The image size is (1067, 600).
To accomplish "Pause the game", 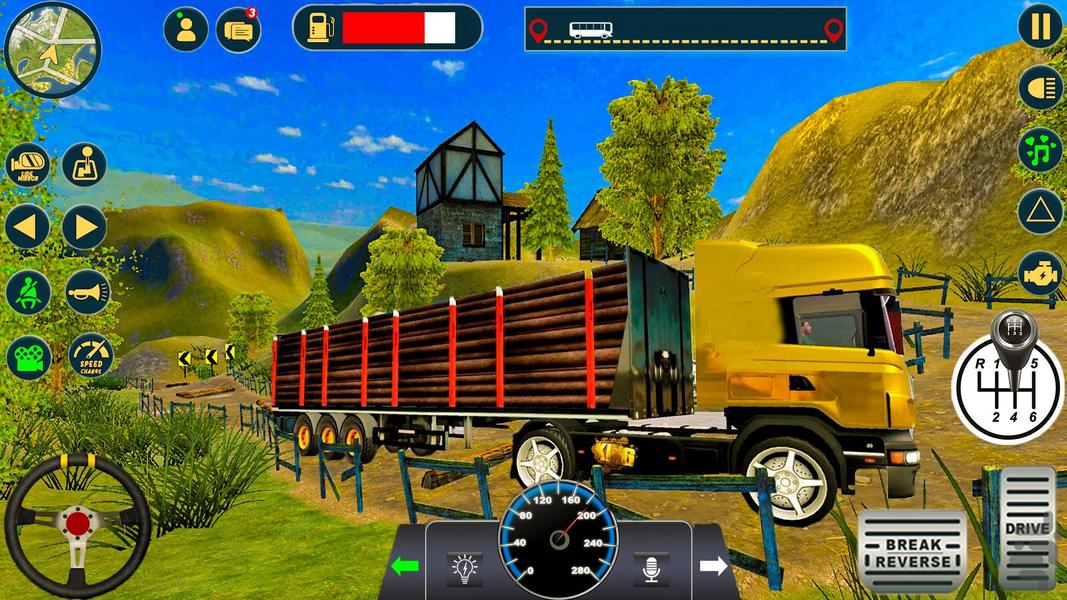I will point(1040,26).
